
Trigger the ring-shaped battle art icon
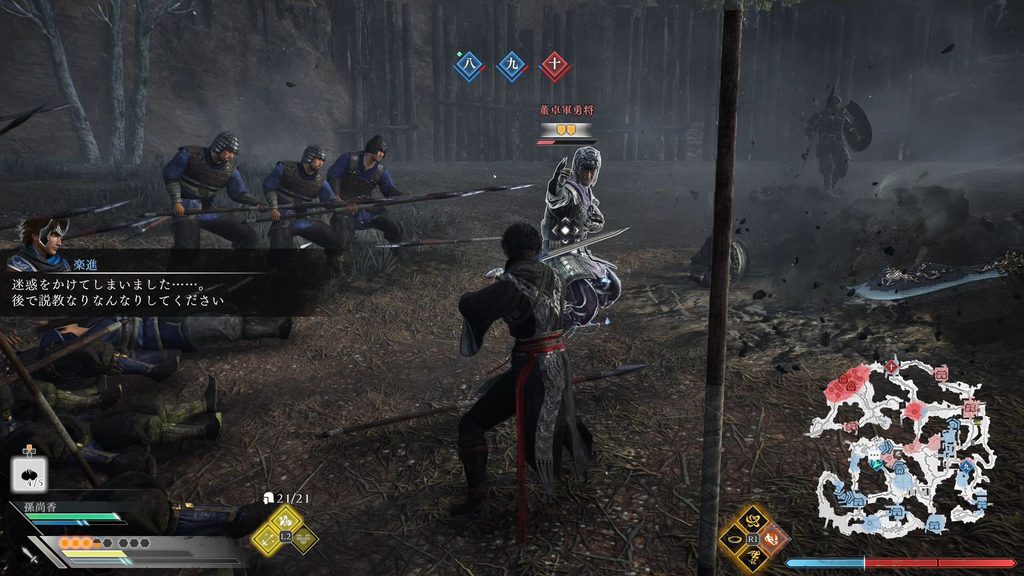[x=734, y=538]
